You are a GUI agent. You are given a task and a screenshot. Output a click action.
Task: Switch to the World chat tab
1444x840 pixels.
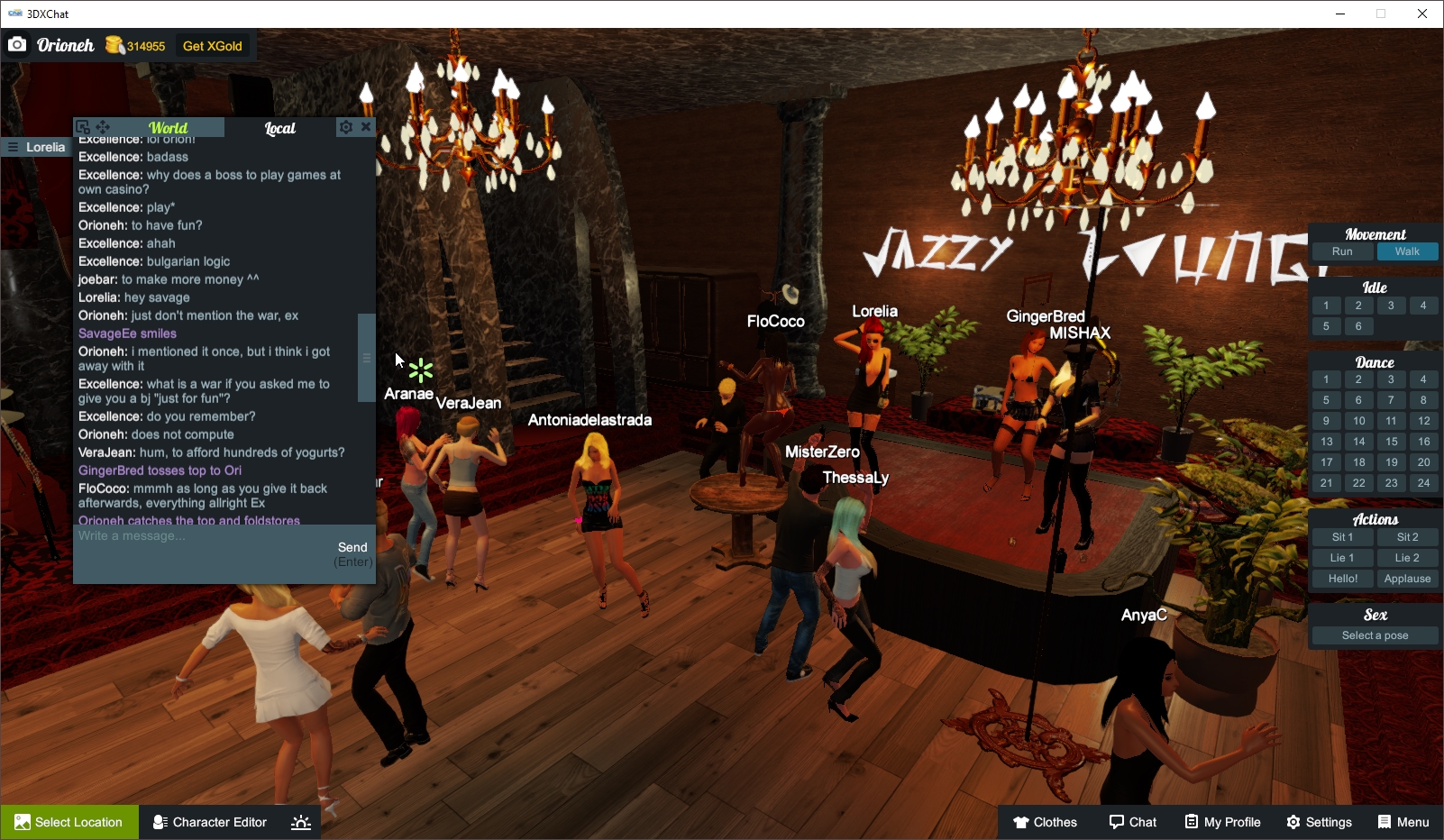(x=169, y=127)
